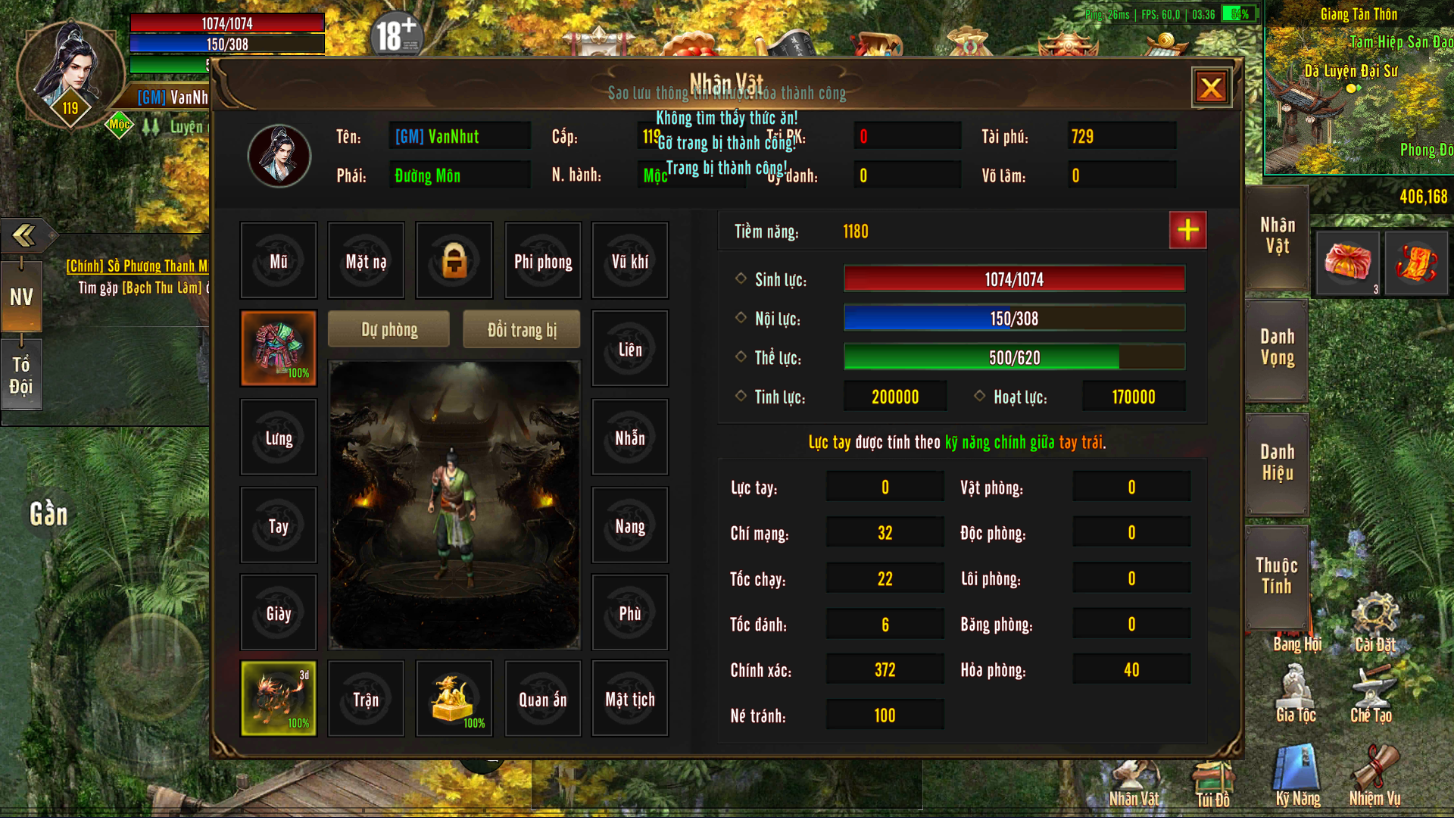Close the Nhân Vật character window

click(x=1210, y=88)
